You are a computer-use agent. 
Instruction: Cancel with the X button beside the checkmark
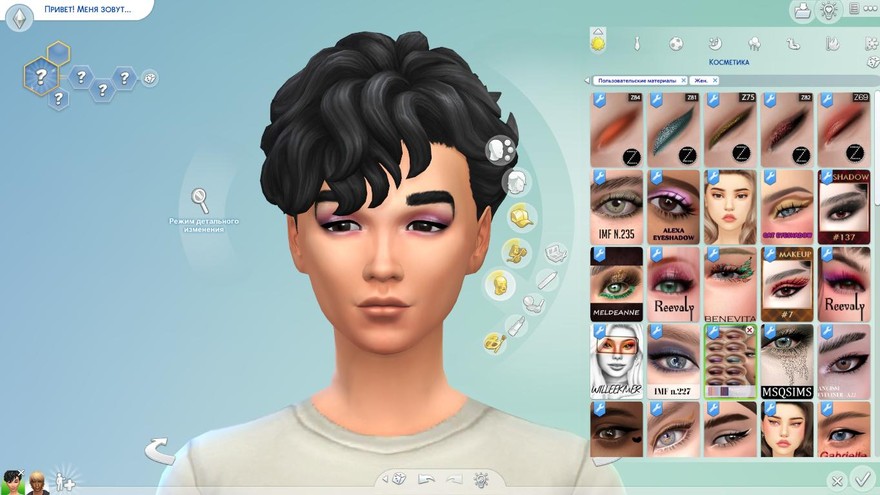coord(838,482)
